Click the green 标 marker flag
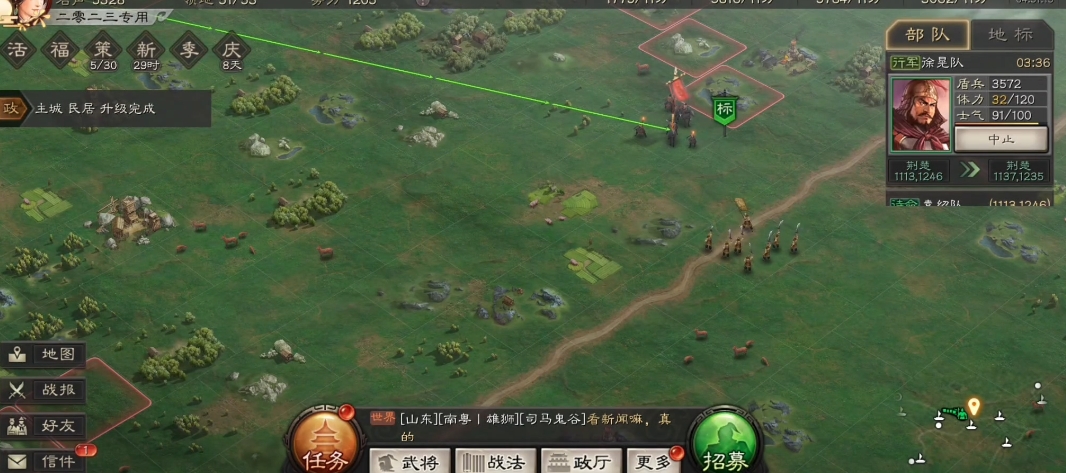This screenshot has width=1066, height=473. coord(723,107)
